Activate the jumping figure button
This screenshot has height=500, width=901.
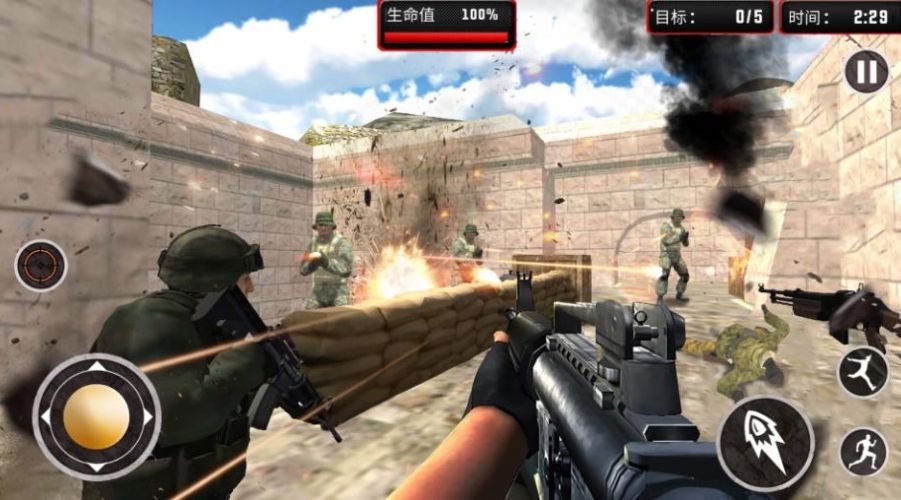tap(863, 371)
